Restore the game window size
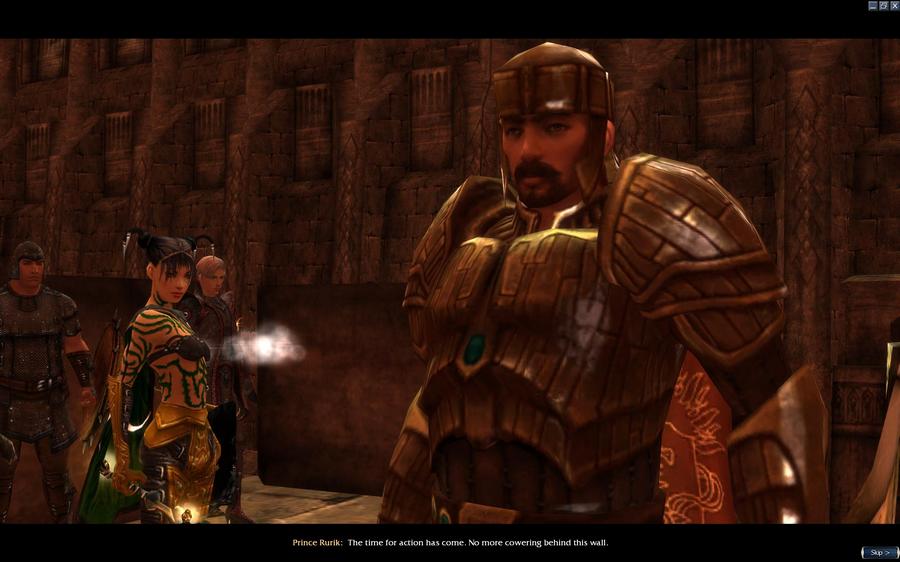Viewport: 900px width, 562px height. pyautogui.click(x=883, y=5)
